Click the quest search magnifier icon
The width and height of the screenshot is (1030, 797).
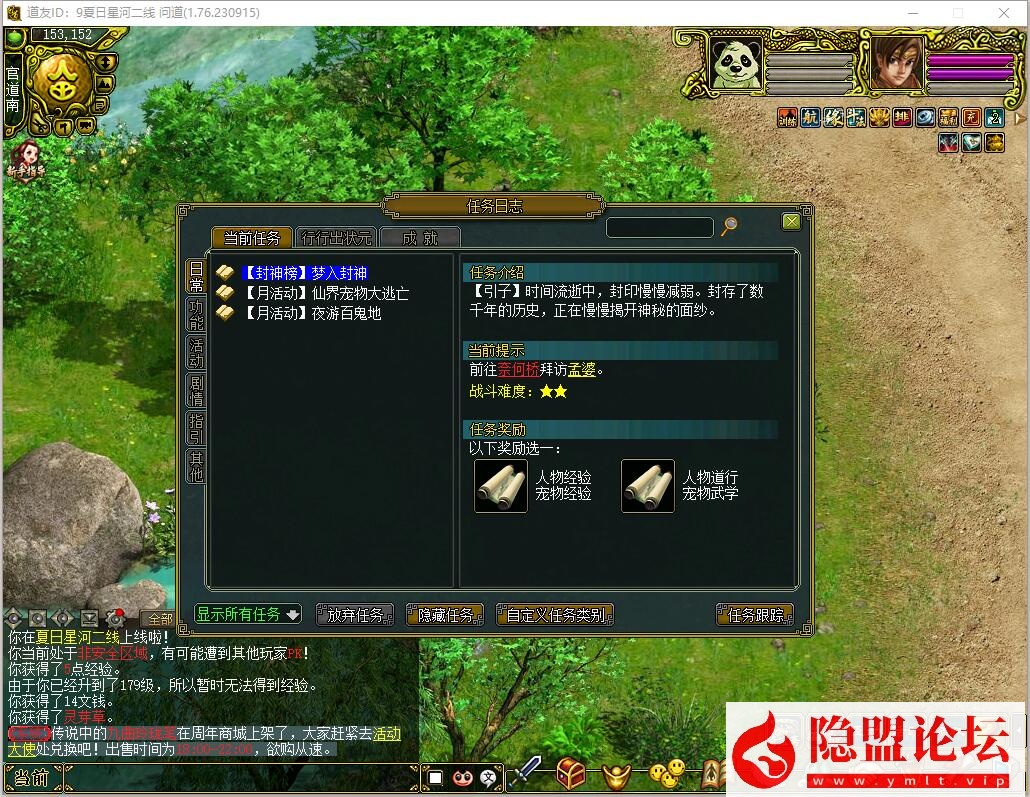(x=729, y=227)
